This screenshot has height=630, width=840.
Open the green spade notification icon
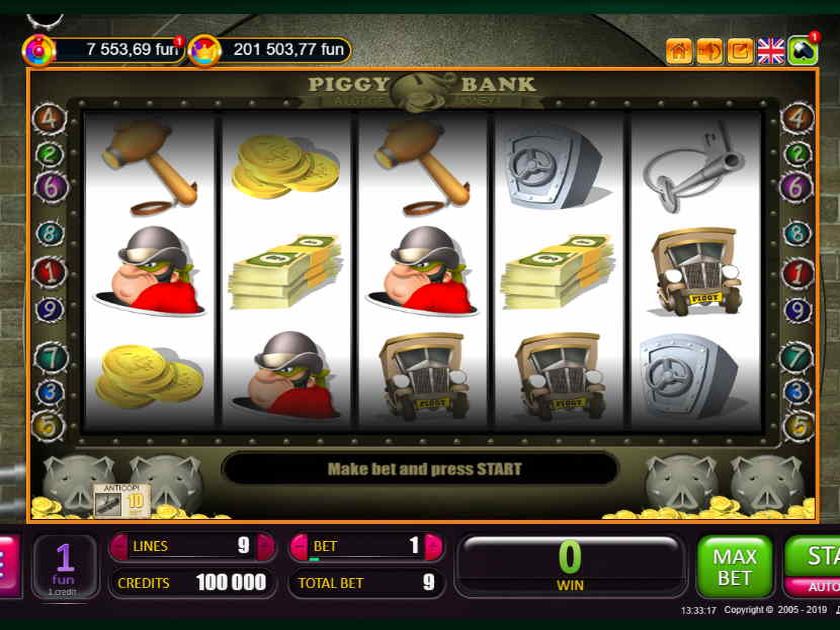(x=802, y=50)
